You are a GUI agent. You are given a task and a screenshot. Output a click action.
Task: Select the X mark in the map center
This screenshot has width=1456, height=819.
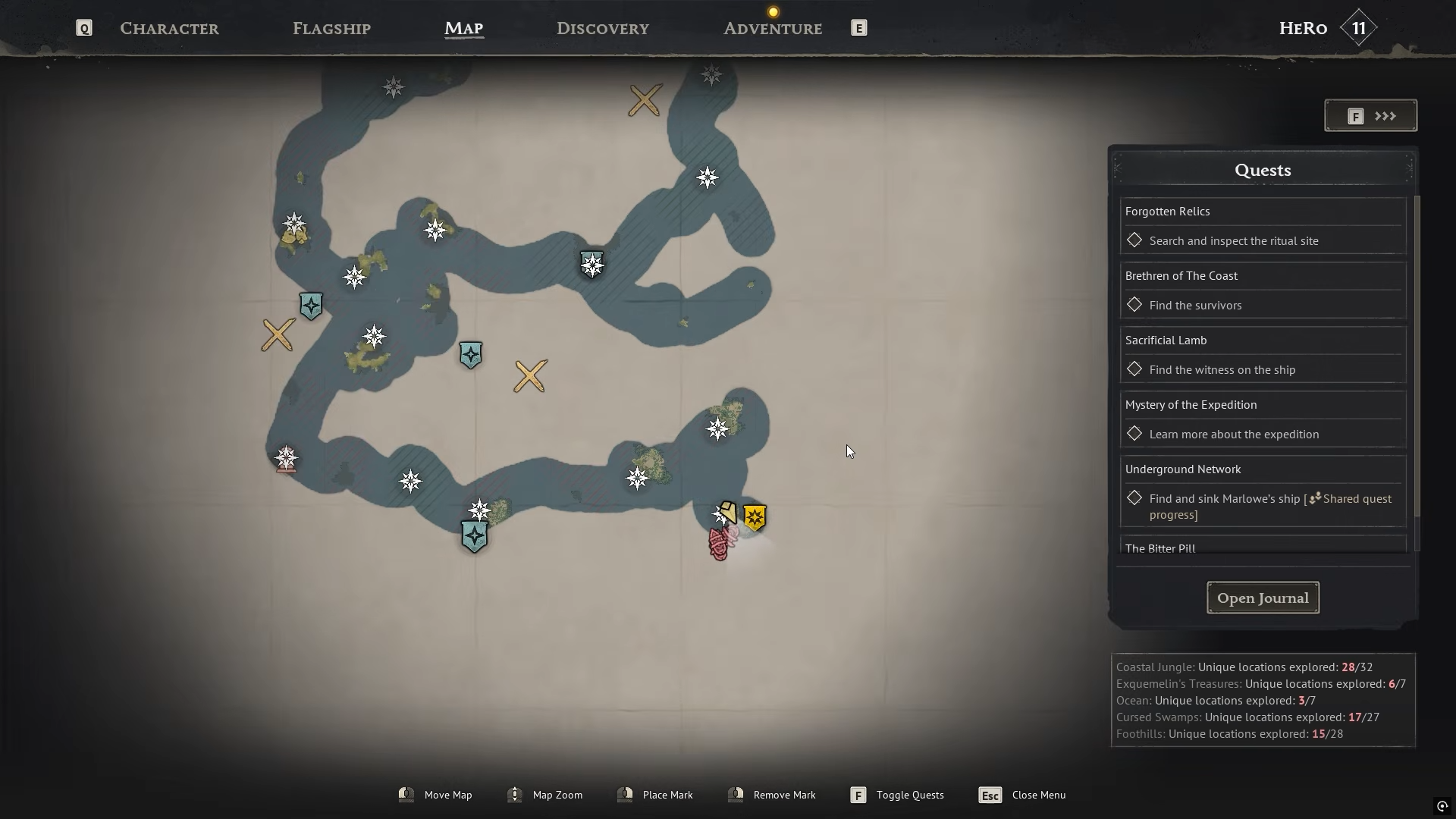530,376
